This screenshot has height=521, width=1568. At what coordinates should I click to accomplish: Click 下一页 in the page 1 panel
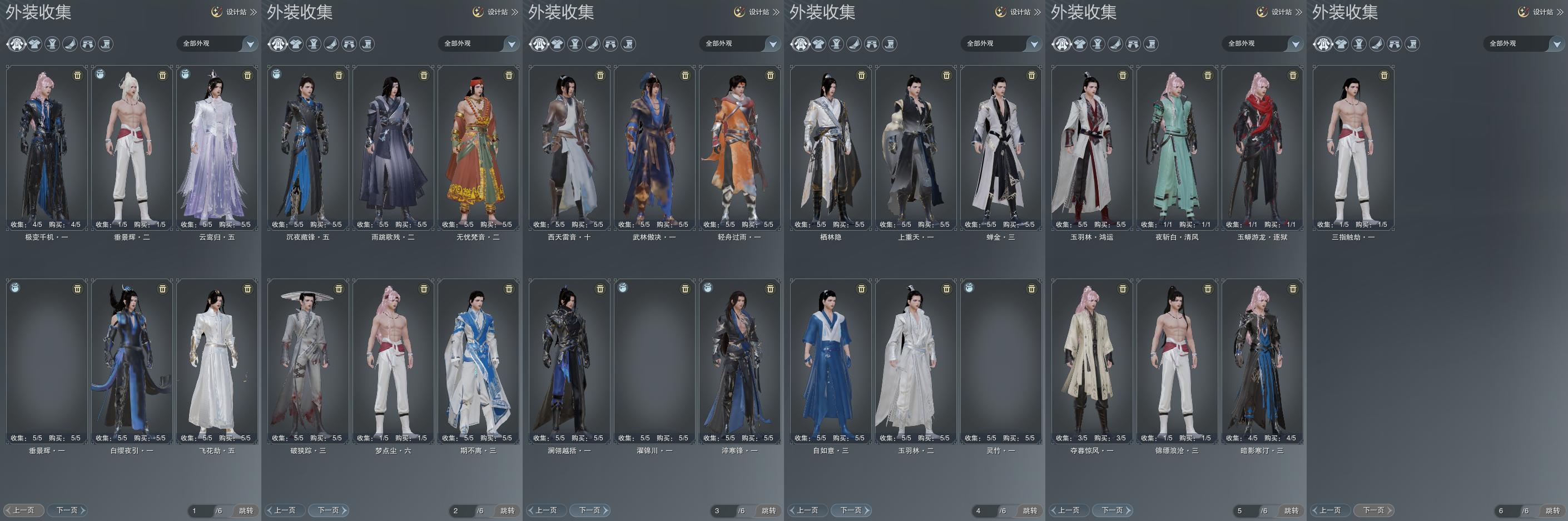70,510
